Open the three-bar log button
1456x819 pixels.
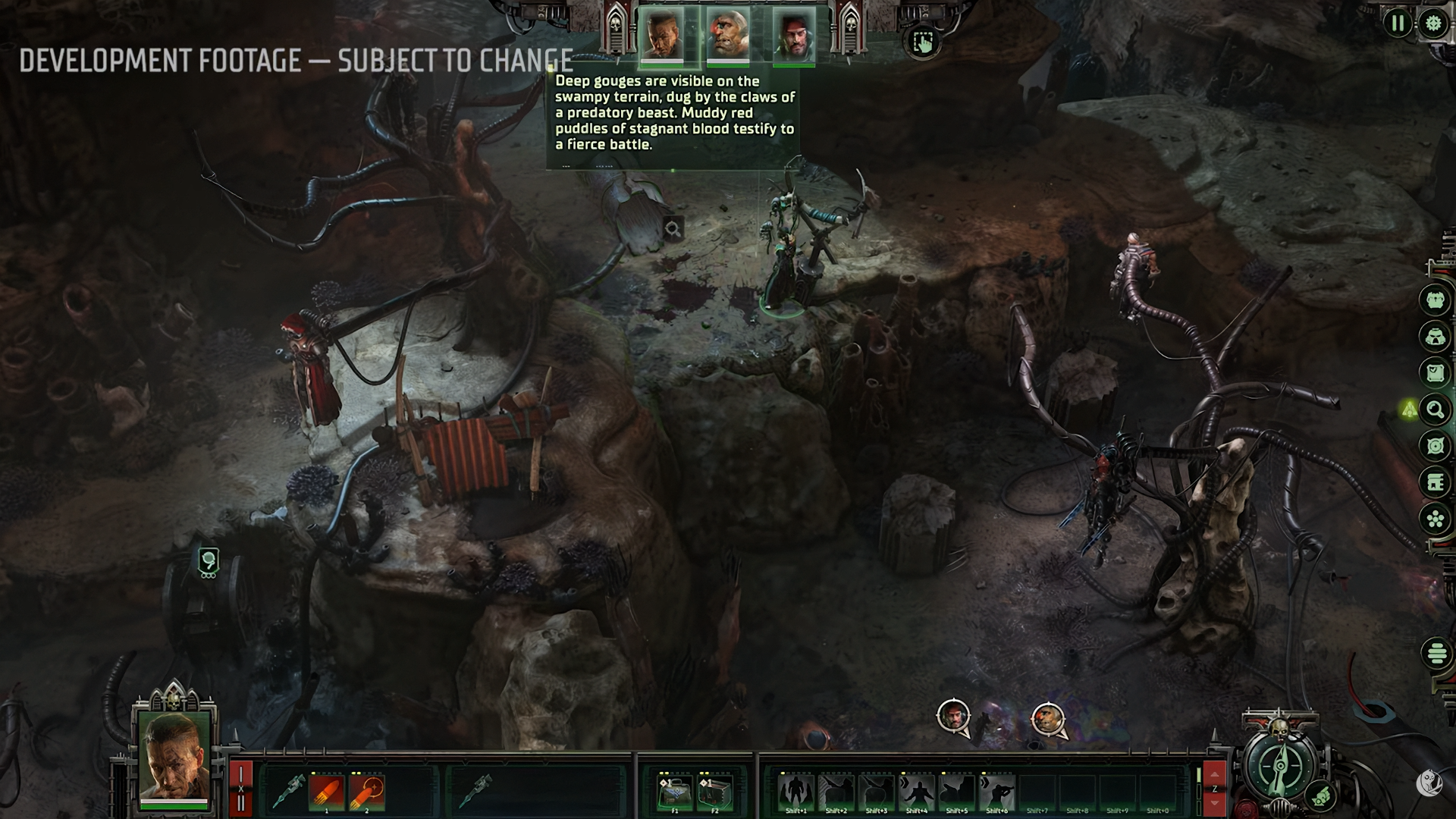(1436, 653)
